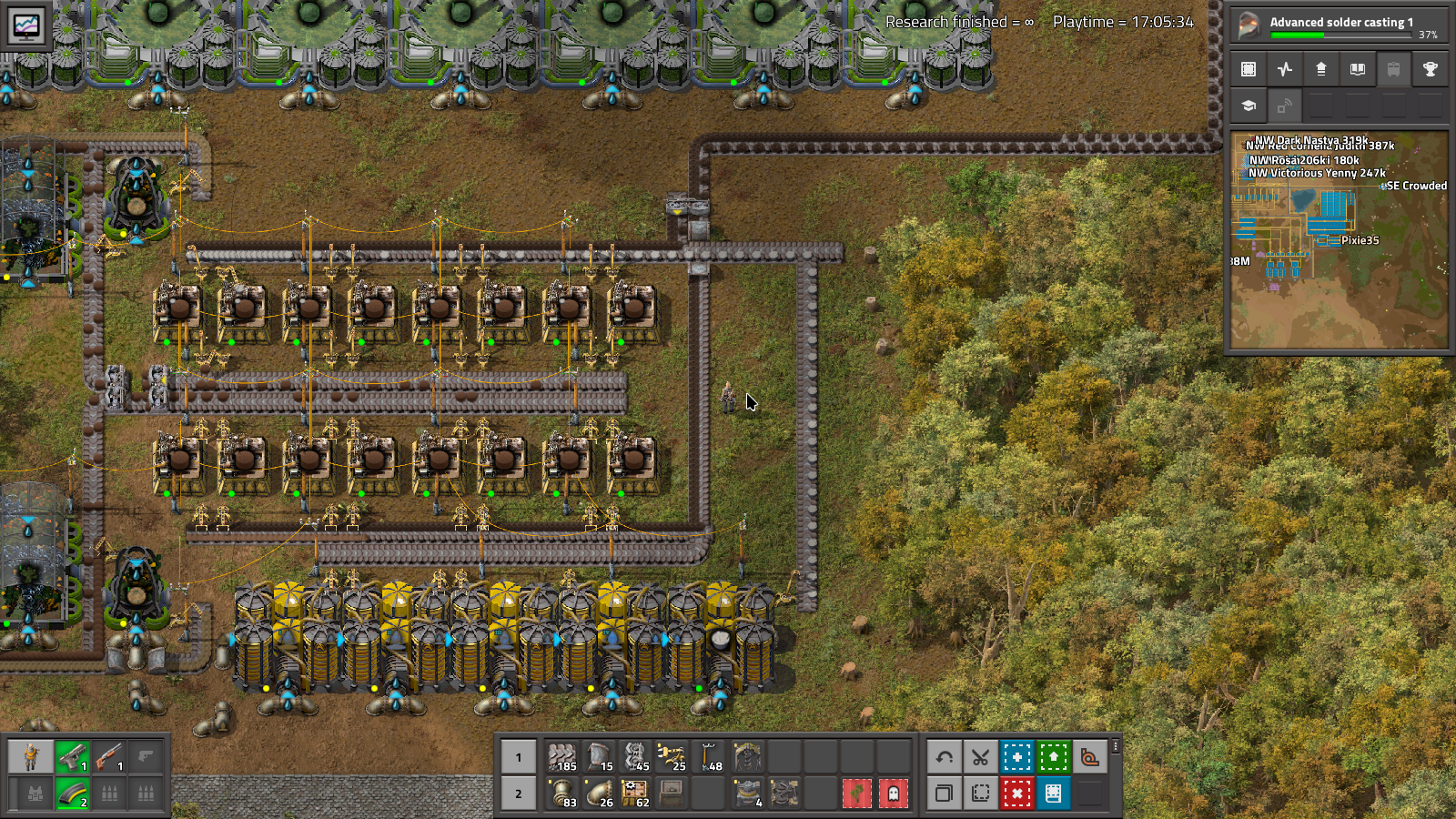
Task: Switch to quickbar row 2
Action: [519, 794]
